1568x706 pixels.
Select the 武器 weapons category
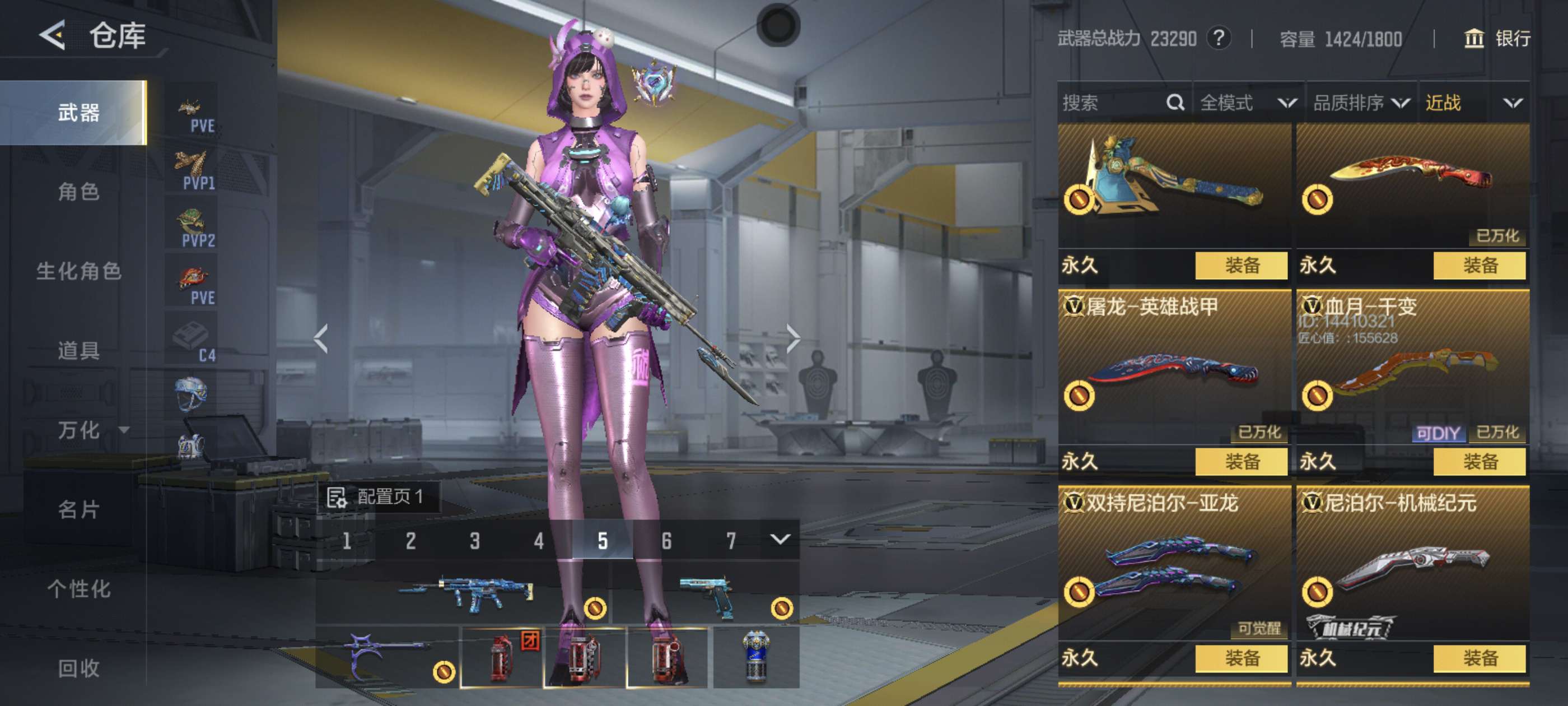tap(78, 113)
